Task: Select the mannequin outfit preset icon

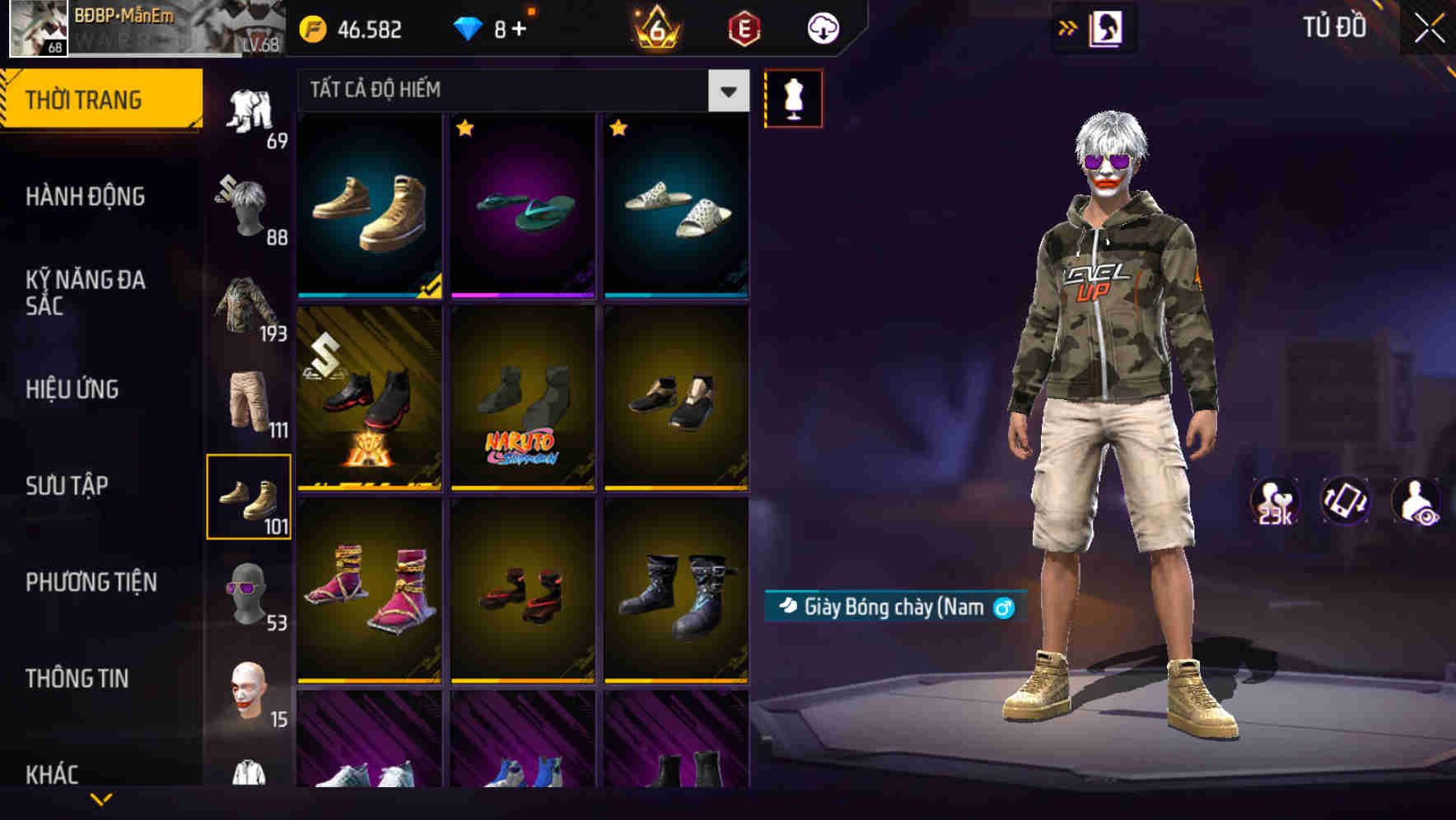Action: click(x=795, y=97)
